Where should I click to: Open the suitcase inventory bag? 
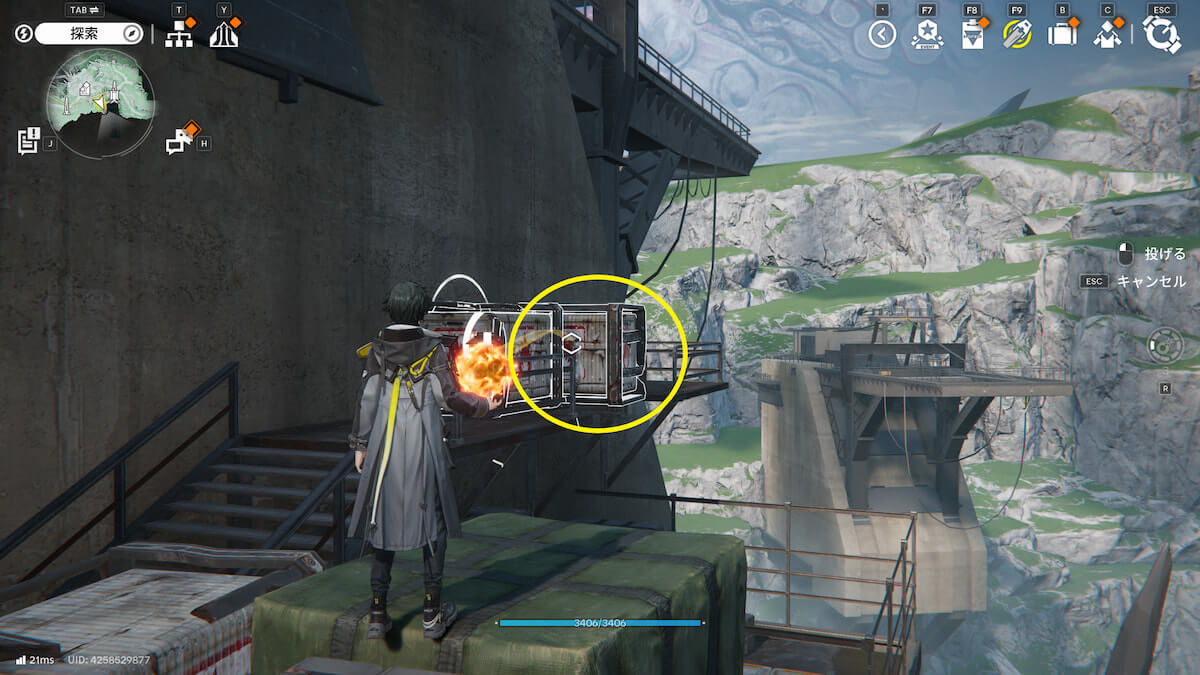pyautogui.click(x=1061, y=35)
